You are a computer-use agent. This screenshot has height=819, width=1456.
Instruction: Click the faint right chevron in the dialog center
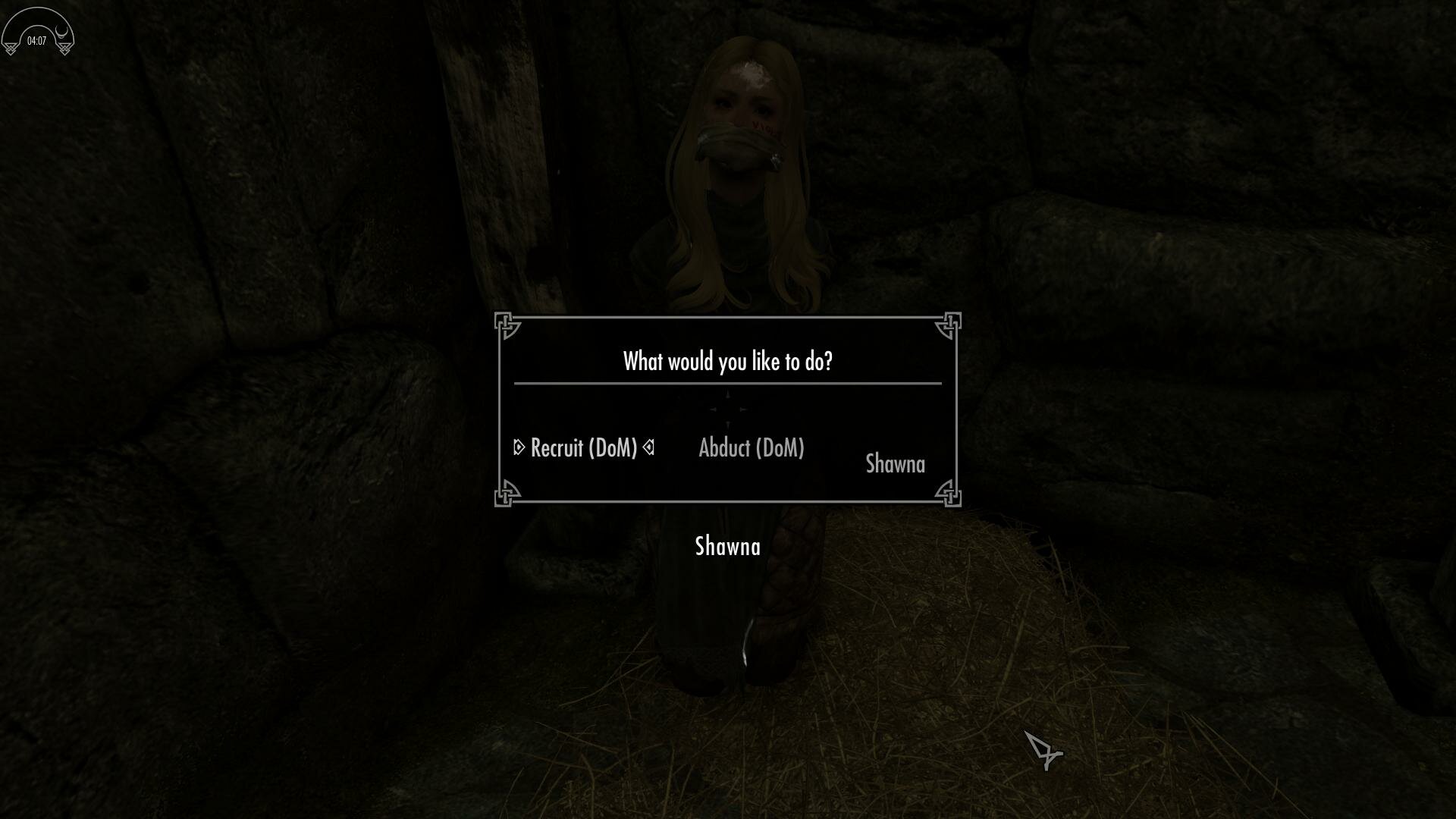point(744,409)
